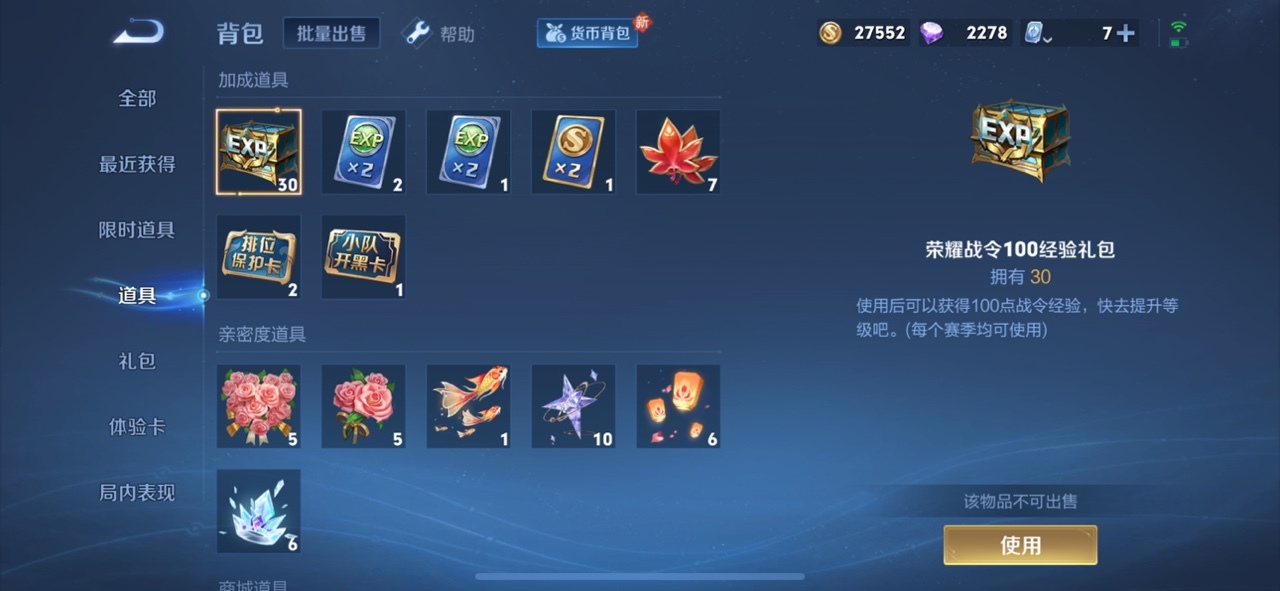Use the selected item with 使用
This screenshot has height=591, width=1280.
coord(1020,545)
